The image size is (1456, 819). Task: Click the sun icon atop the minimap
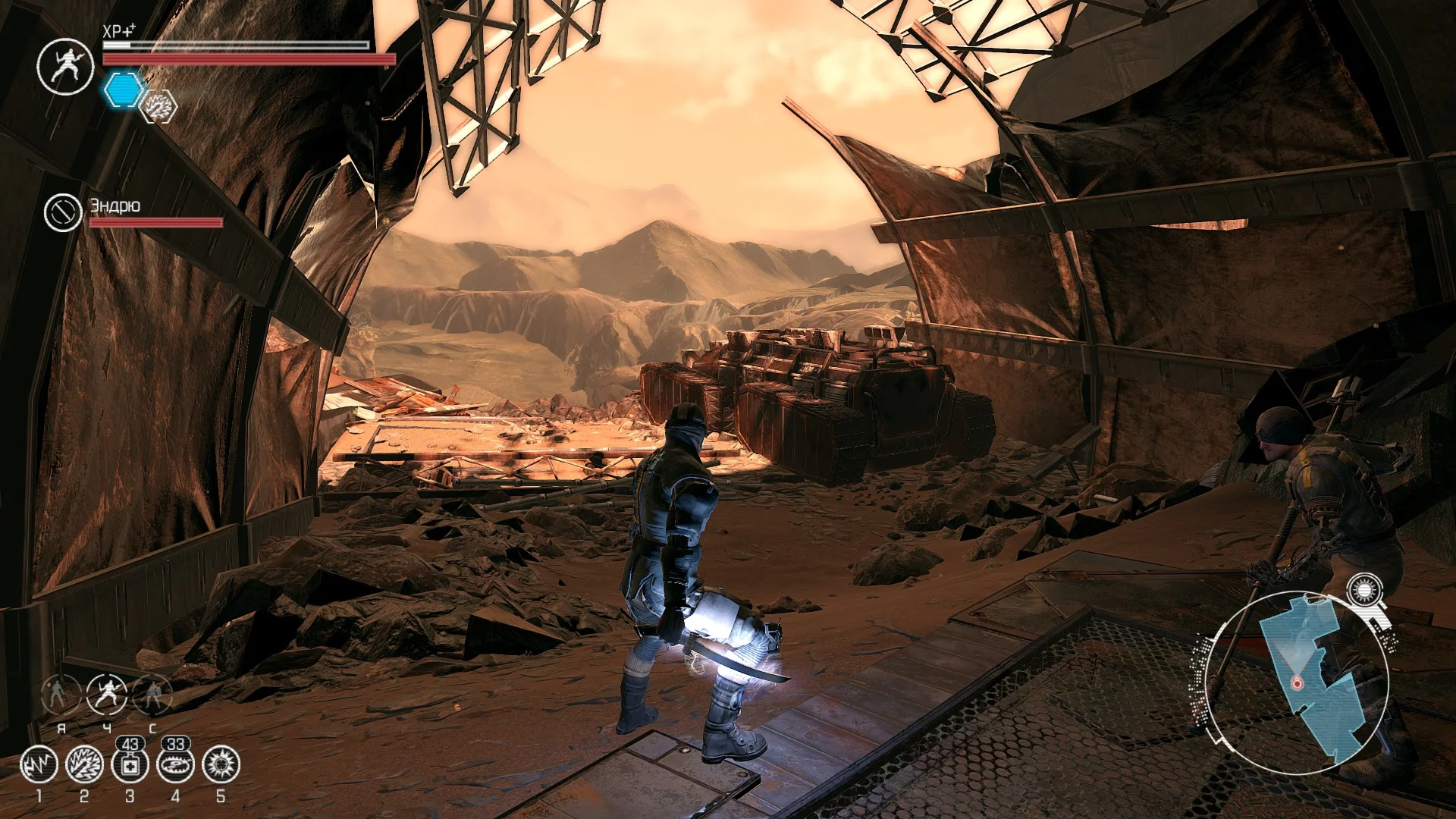[1364, 591]
